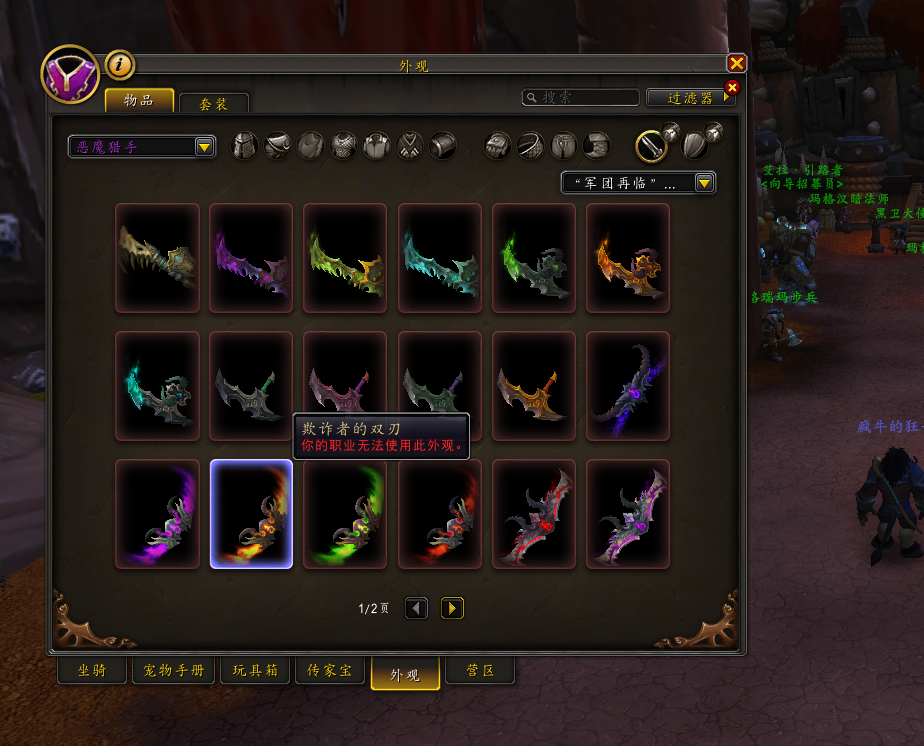This screenshot has width=924, height=746.
Task: Close the 外观 appearance window
Action: [x=736, y=64]
